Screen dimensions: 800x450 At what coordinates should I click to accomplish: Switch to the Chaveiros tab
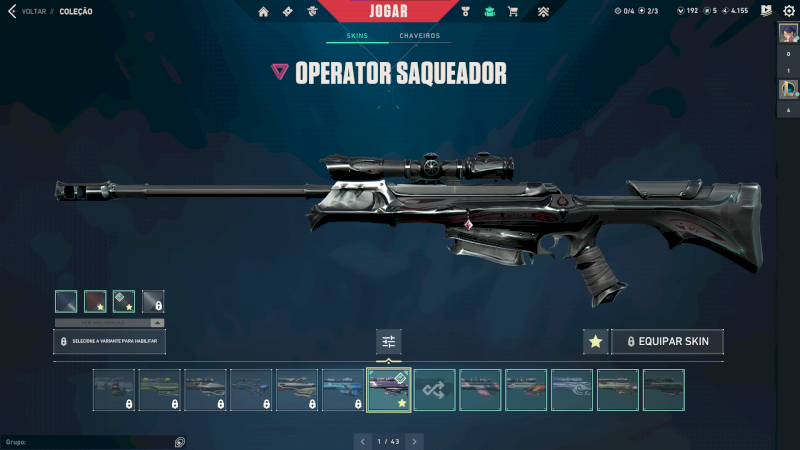pos(419,36)
